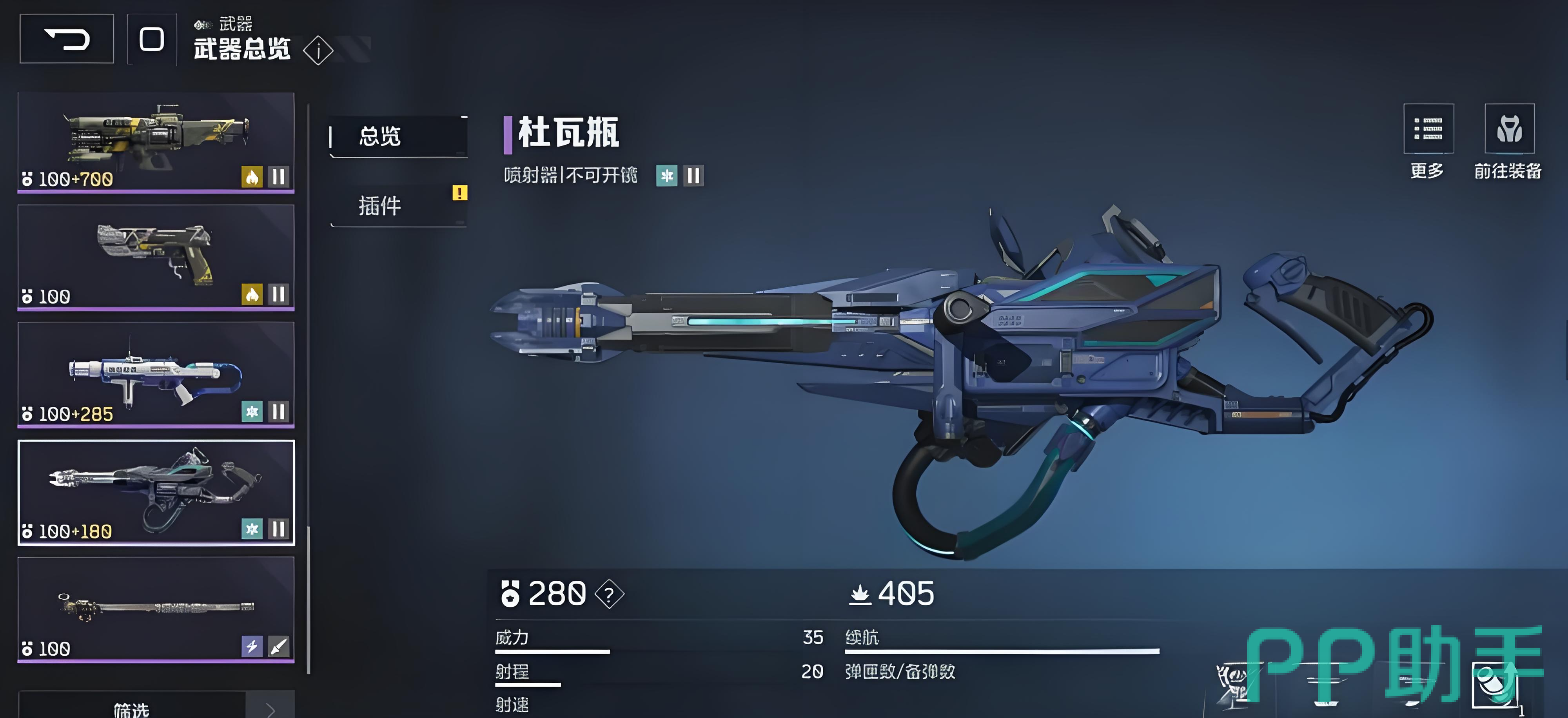Click the ice element icon beside weapon type
1568x718 pixels.
click(666, 176)
